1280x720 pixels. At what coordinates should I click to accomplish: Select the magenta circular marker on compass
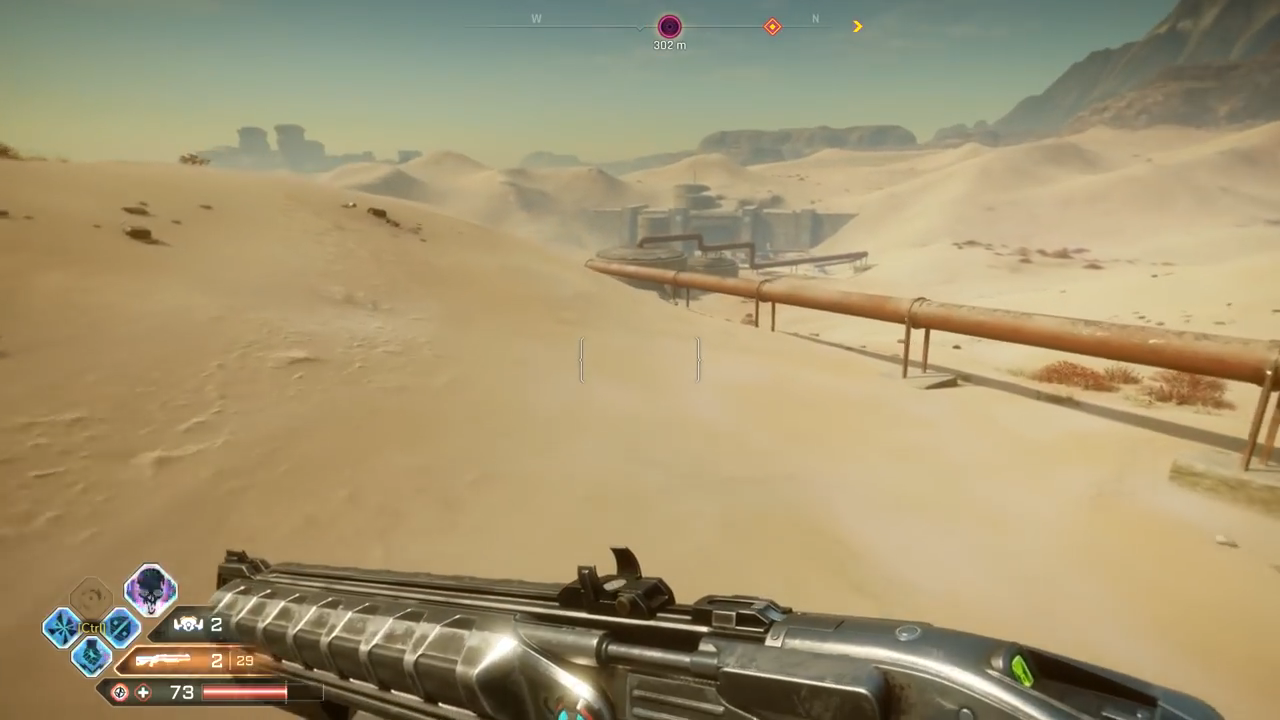669,27
